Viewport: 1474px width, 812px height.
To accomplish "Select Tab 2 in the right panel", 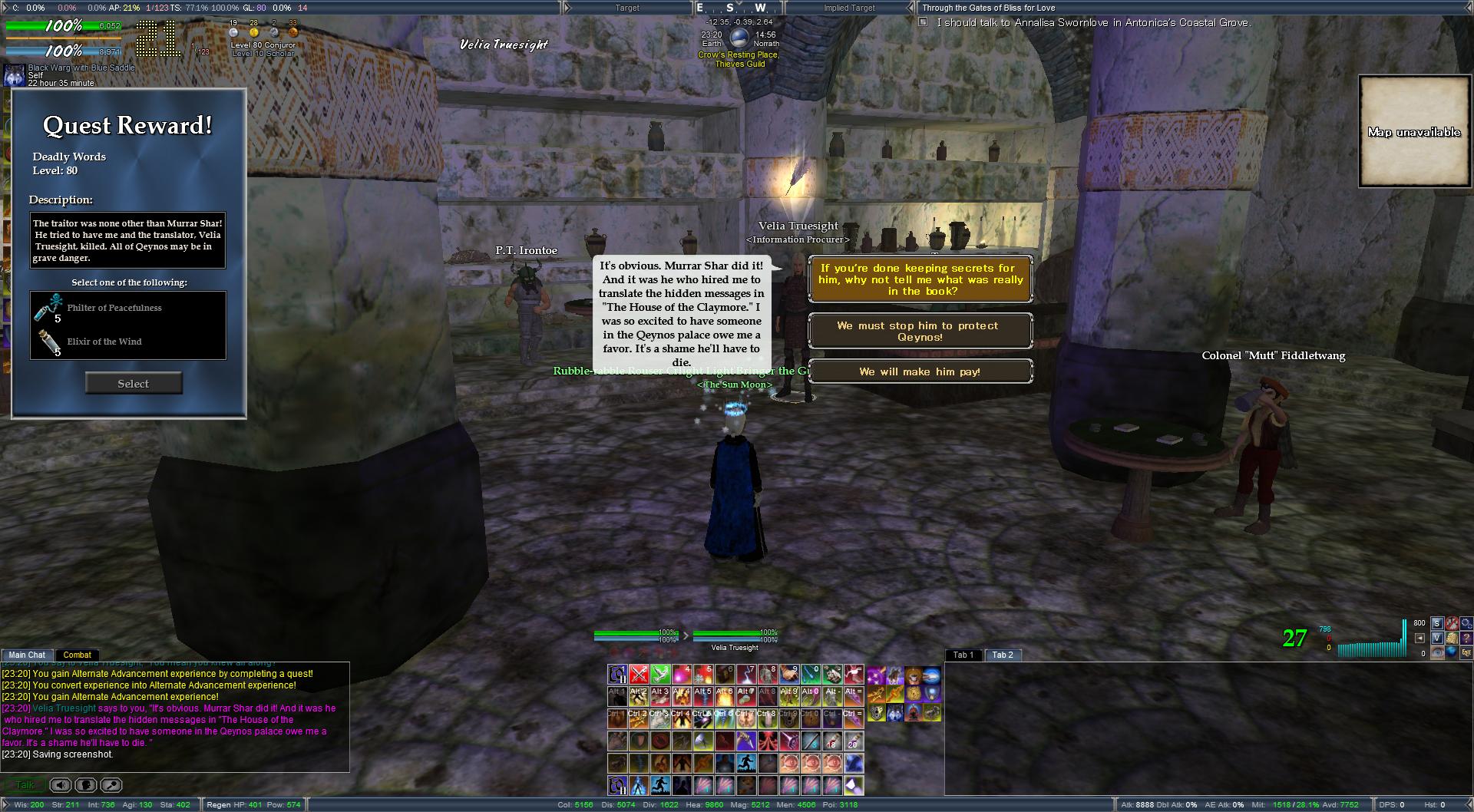I will pos(1002,655).
